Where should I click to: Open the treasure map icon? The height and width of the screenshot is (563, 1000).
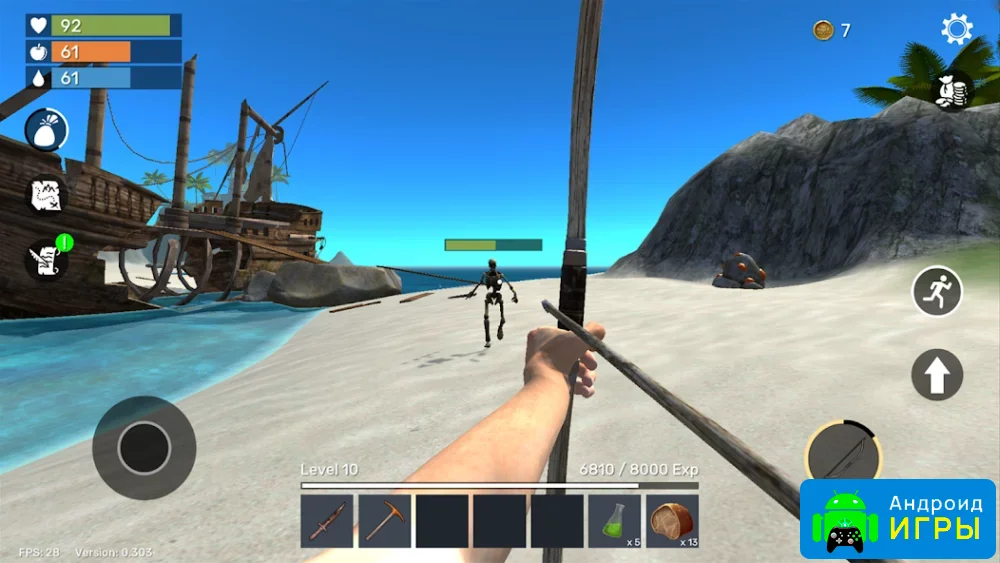(46, 194)
